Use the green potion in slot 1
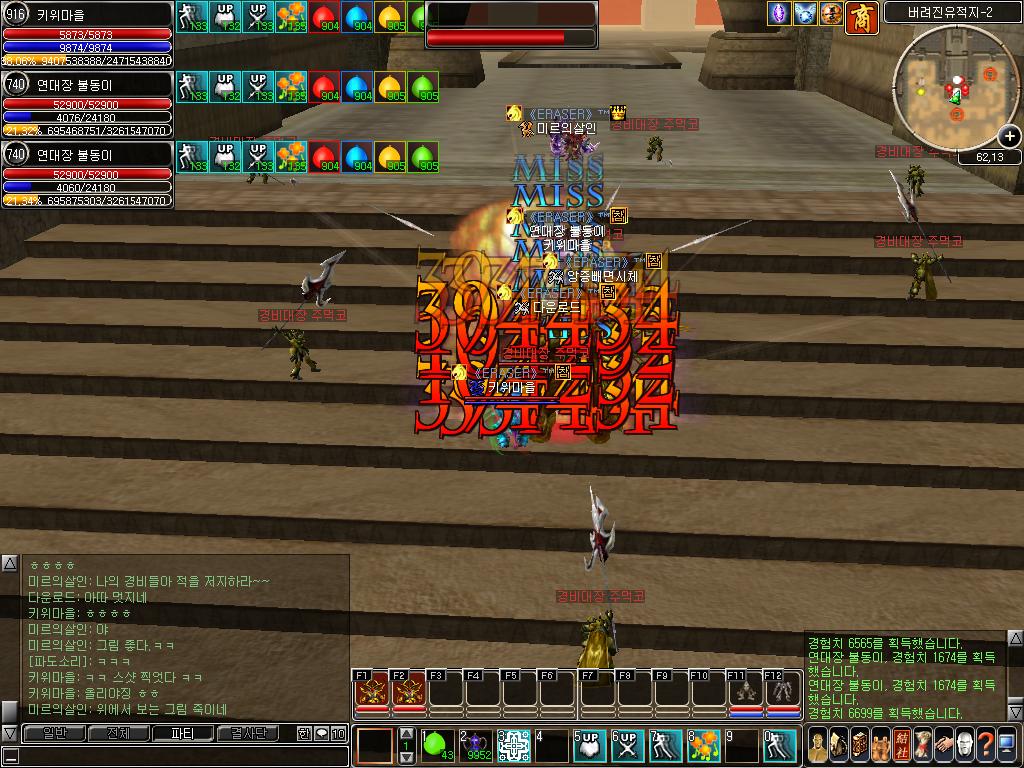 click(x=436, y=745)
